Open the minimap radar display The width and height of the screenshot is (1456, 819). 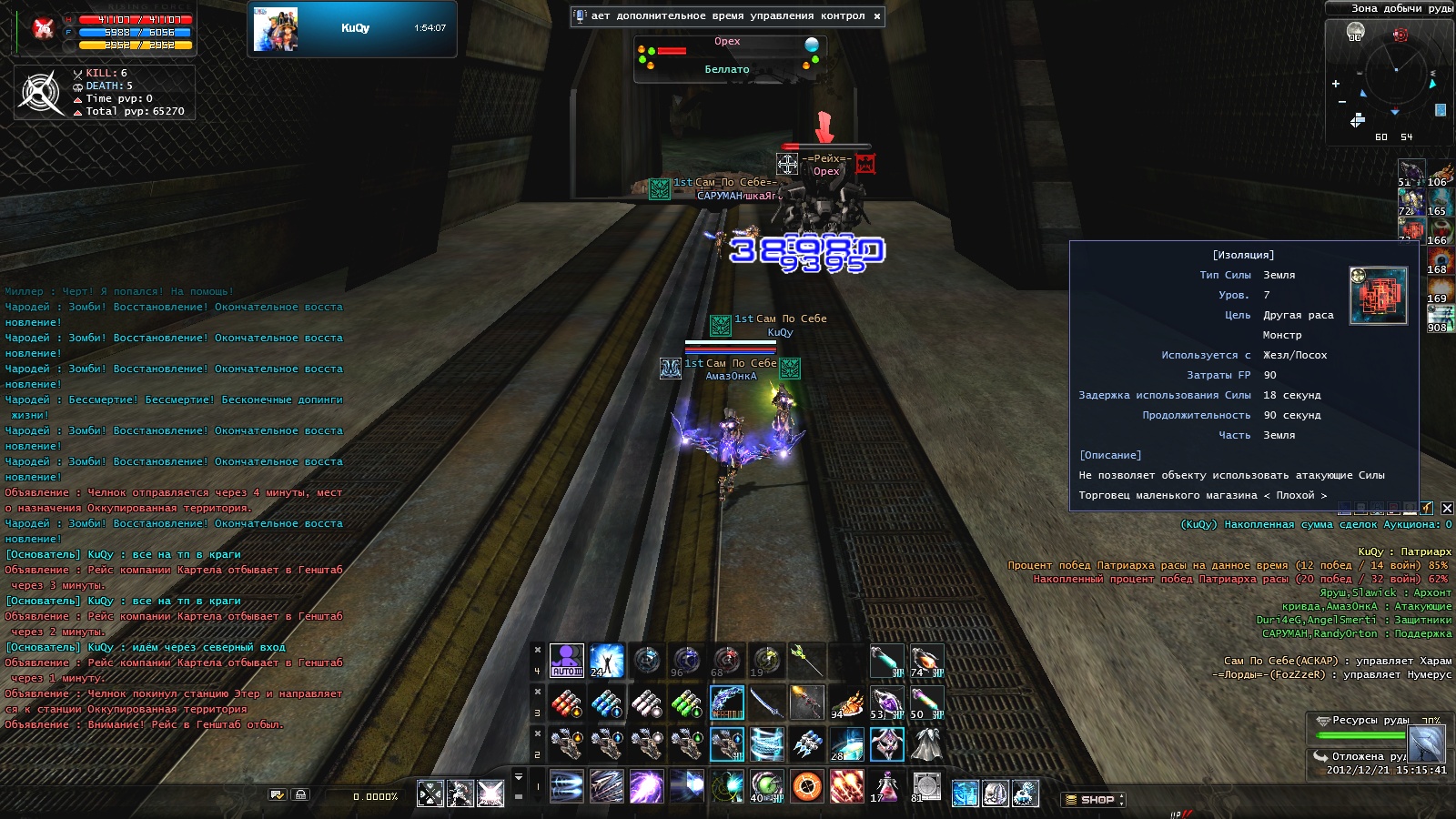pyautogui.click(x=1395, y=75)
